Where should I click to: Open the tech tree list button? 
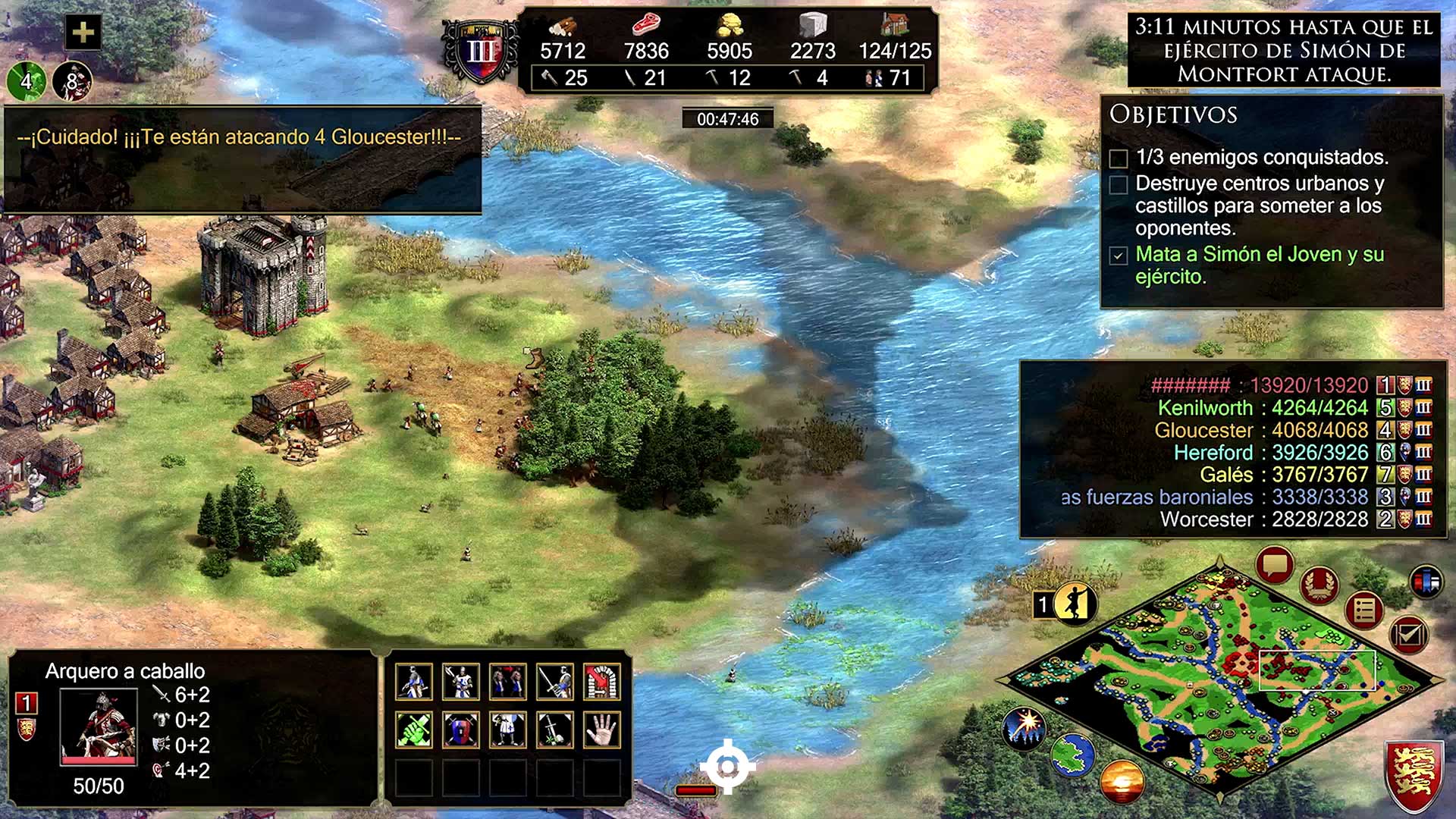click(1364, 609)
